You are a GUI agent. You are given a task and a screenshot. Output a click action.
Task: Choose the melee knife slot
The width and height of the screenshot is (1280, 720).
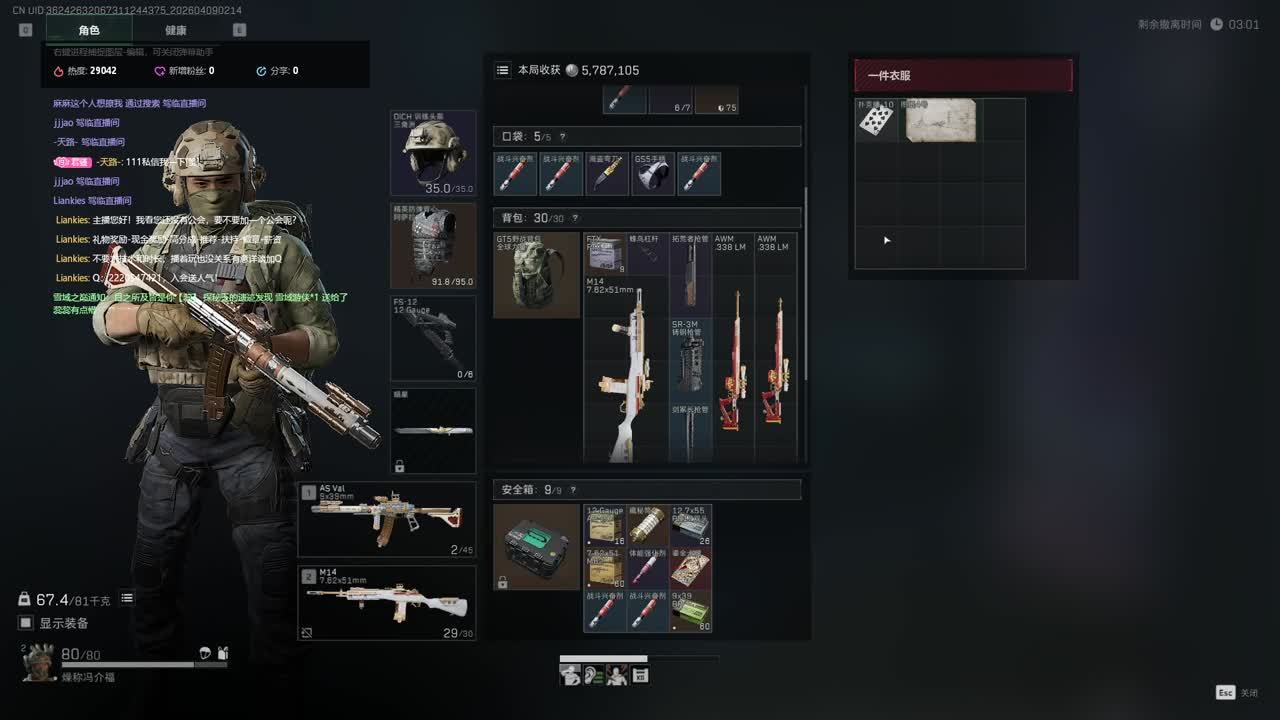click(433, 430)
